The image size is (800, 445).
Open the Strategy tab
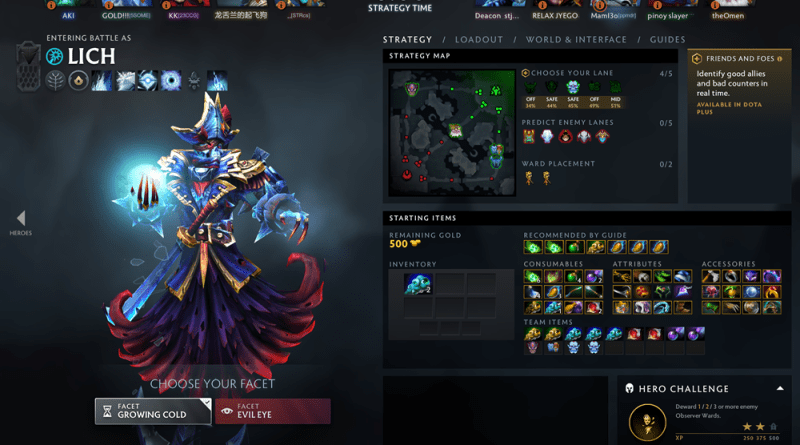(407, 40)
